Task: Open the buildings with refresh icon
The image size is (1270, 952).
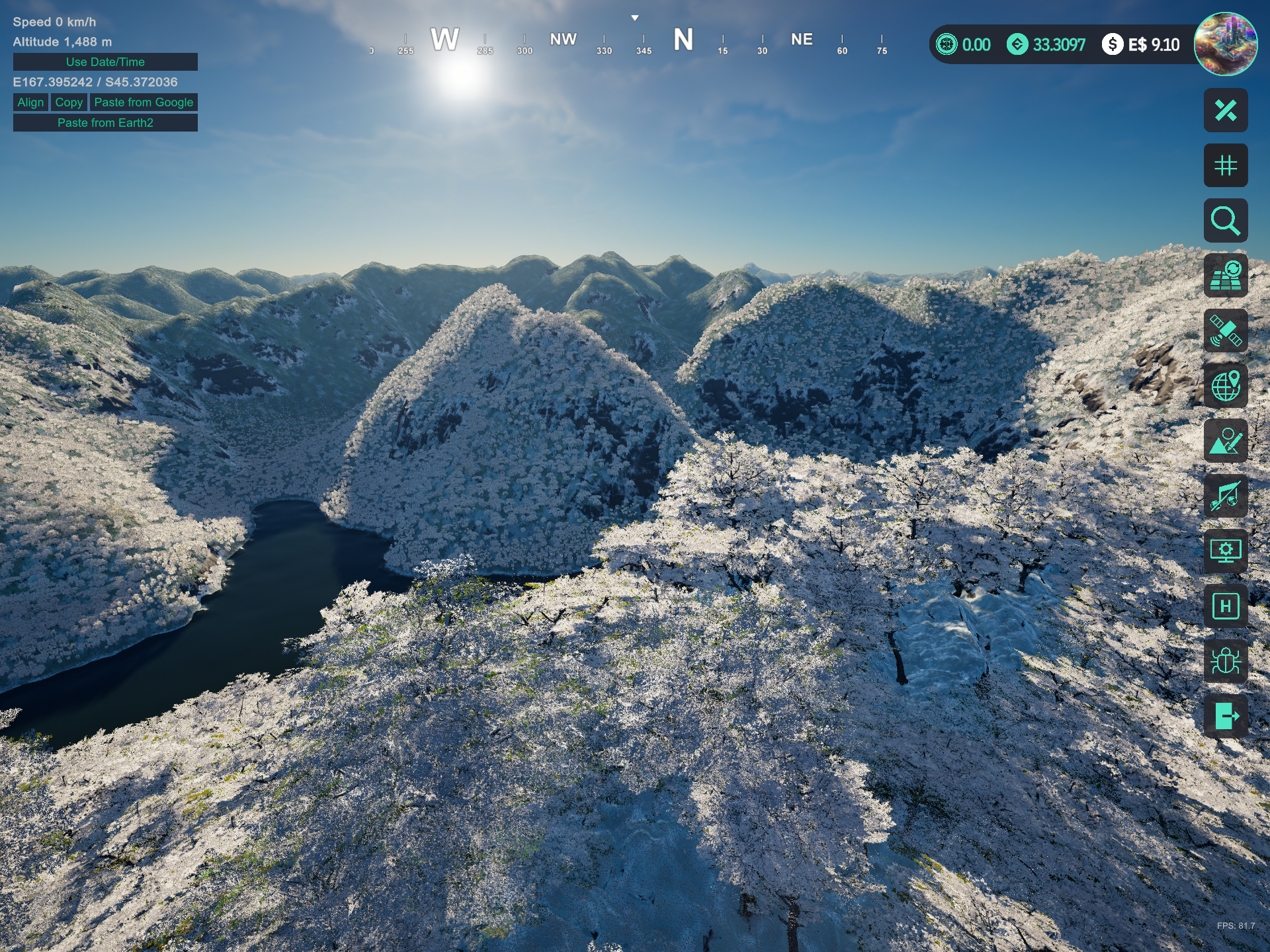Action: (1225, 276)
